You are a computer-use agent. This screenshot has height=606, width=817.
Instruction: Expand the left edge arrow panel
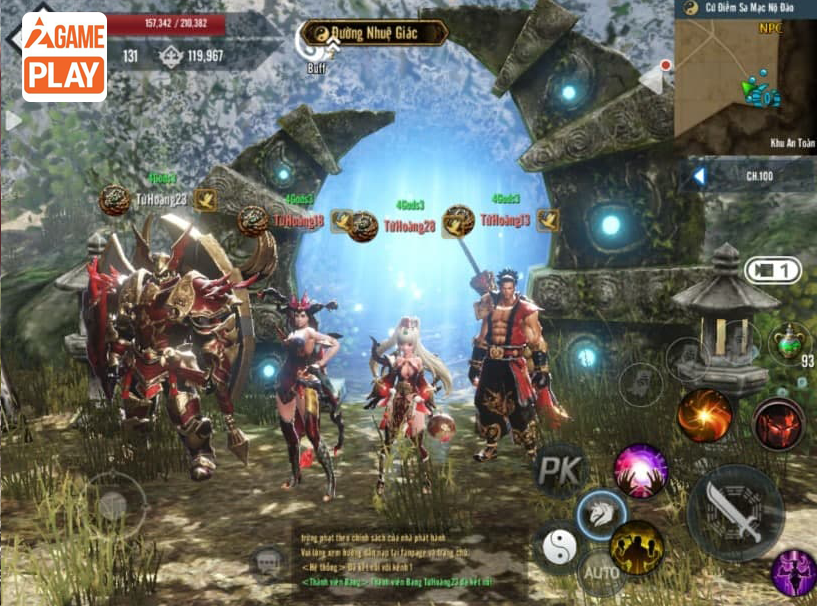click(13, 121)
